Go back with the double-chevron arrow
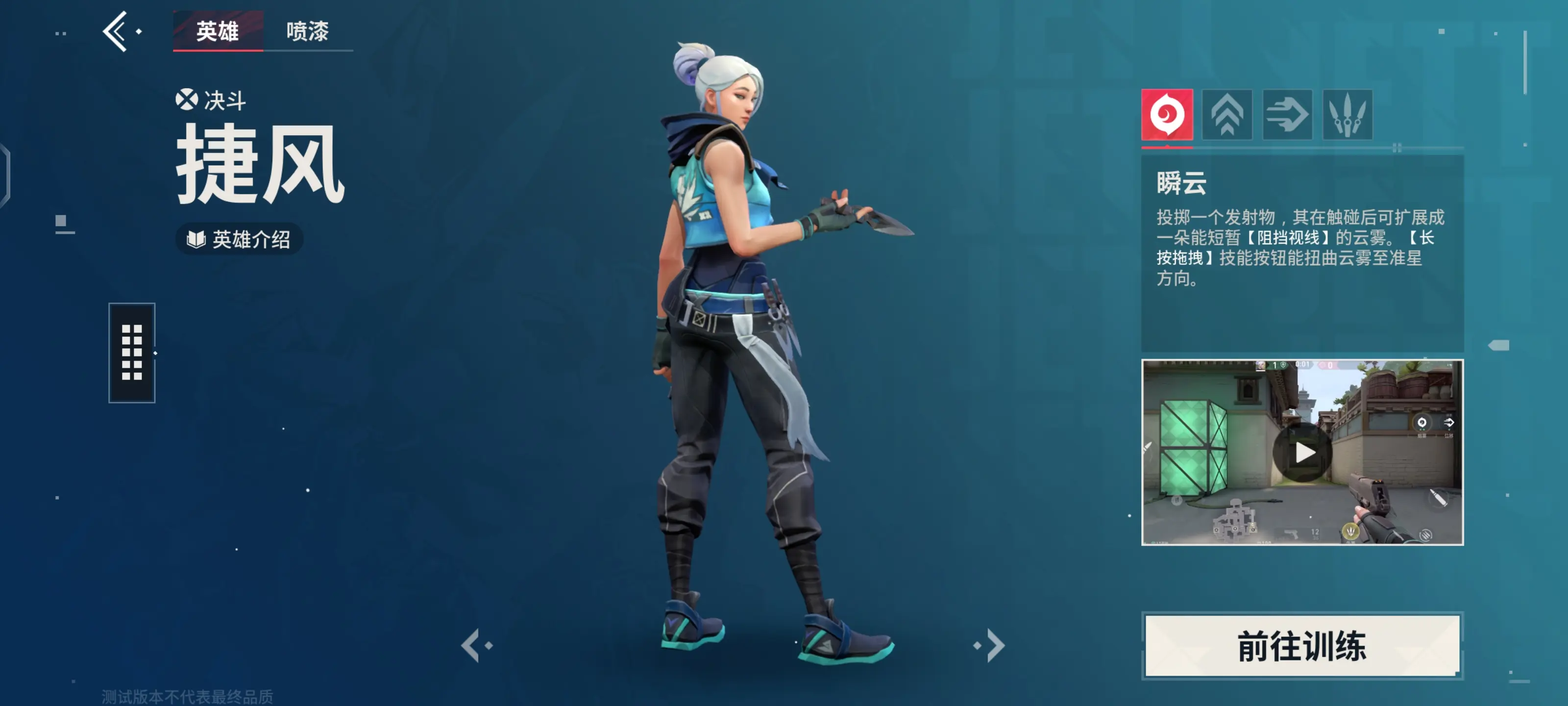The width and height of the screenshot is (1568, 706). pos(116,31)
